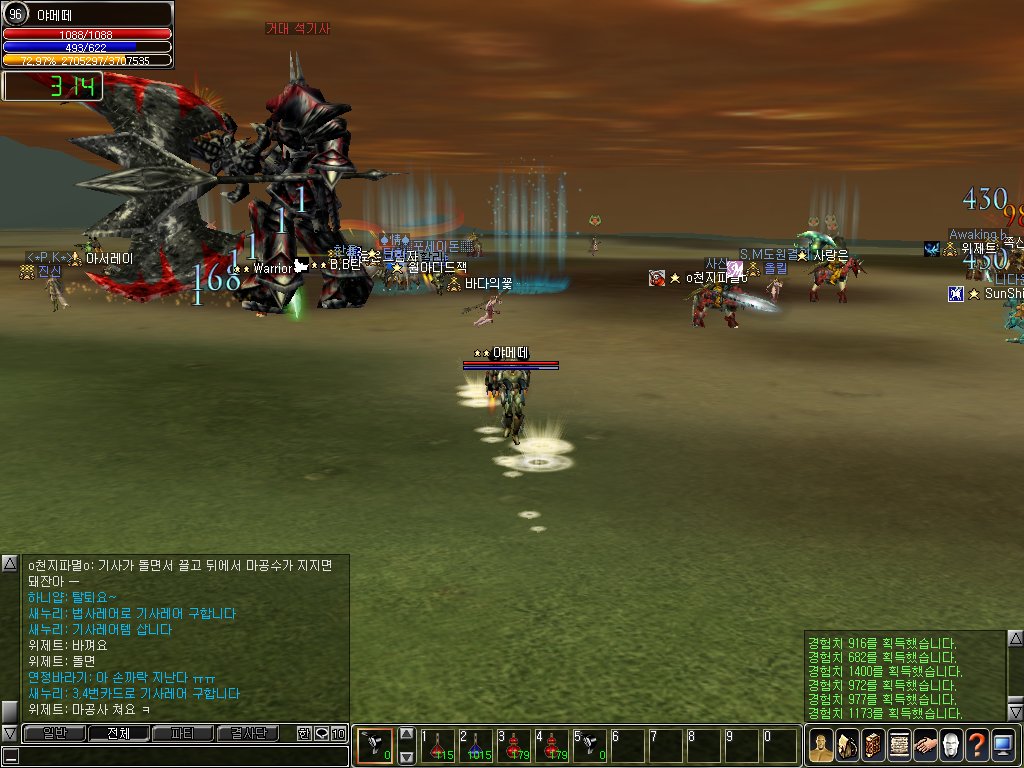This screenshot has height=768, width=1024.
Task: Open the character status icon
Action: (820, 746)
